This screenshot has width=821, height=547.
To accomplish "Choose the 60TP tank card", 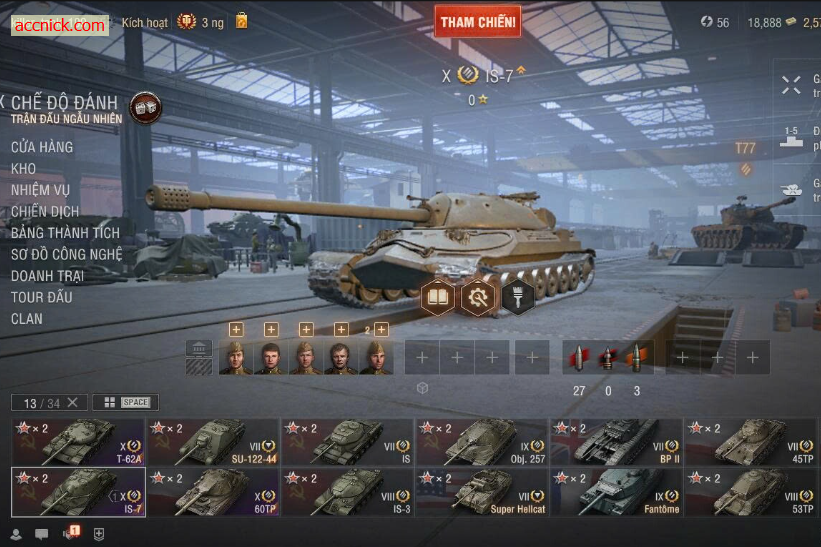I will (213, 491).
